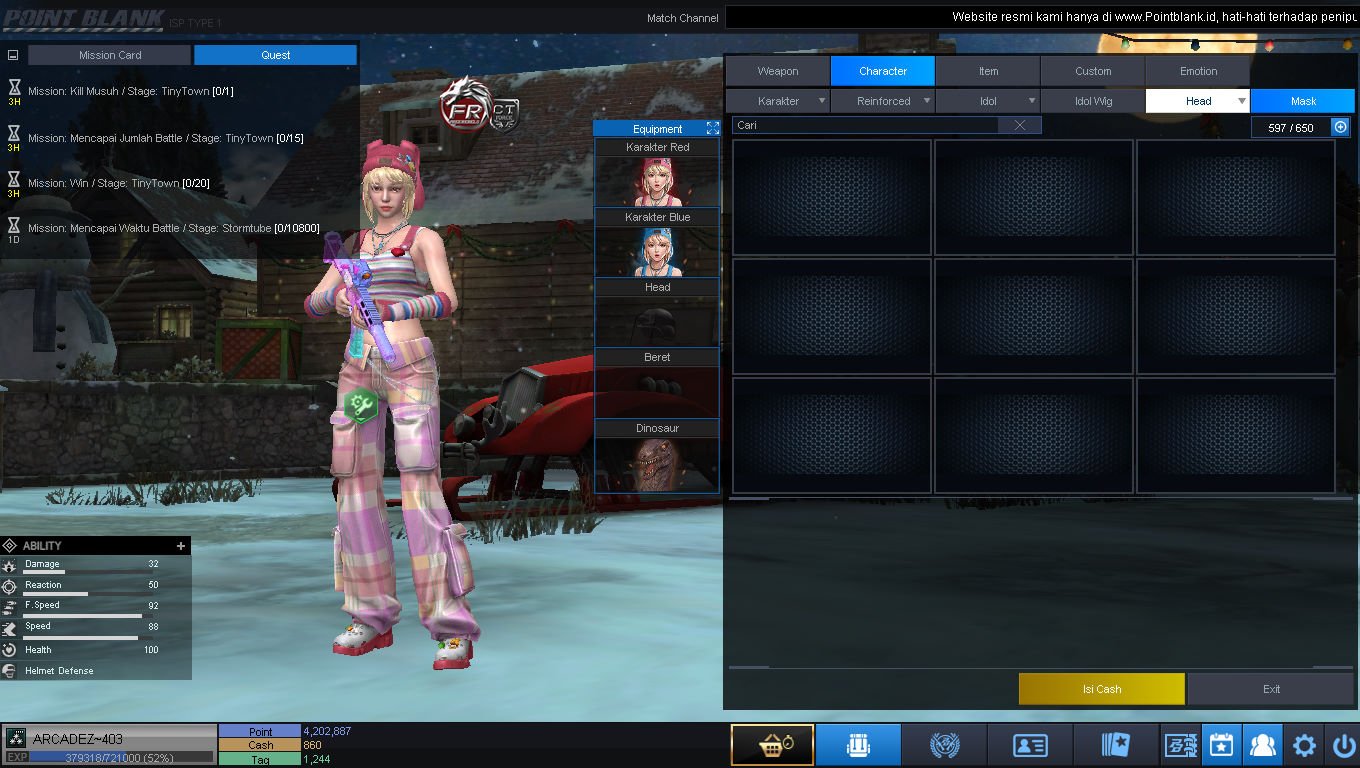
Task: Switch to the Mission Card tab
Action: pyautogui.click(x=110, y=55)
